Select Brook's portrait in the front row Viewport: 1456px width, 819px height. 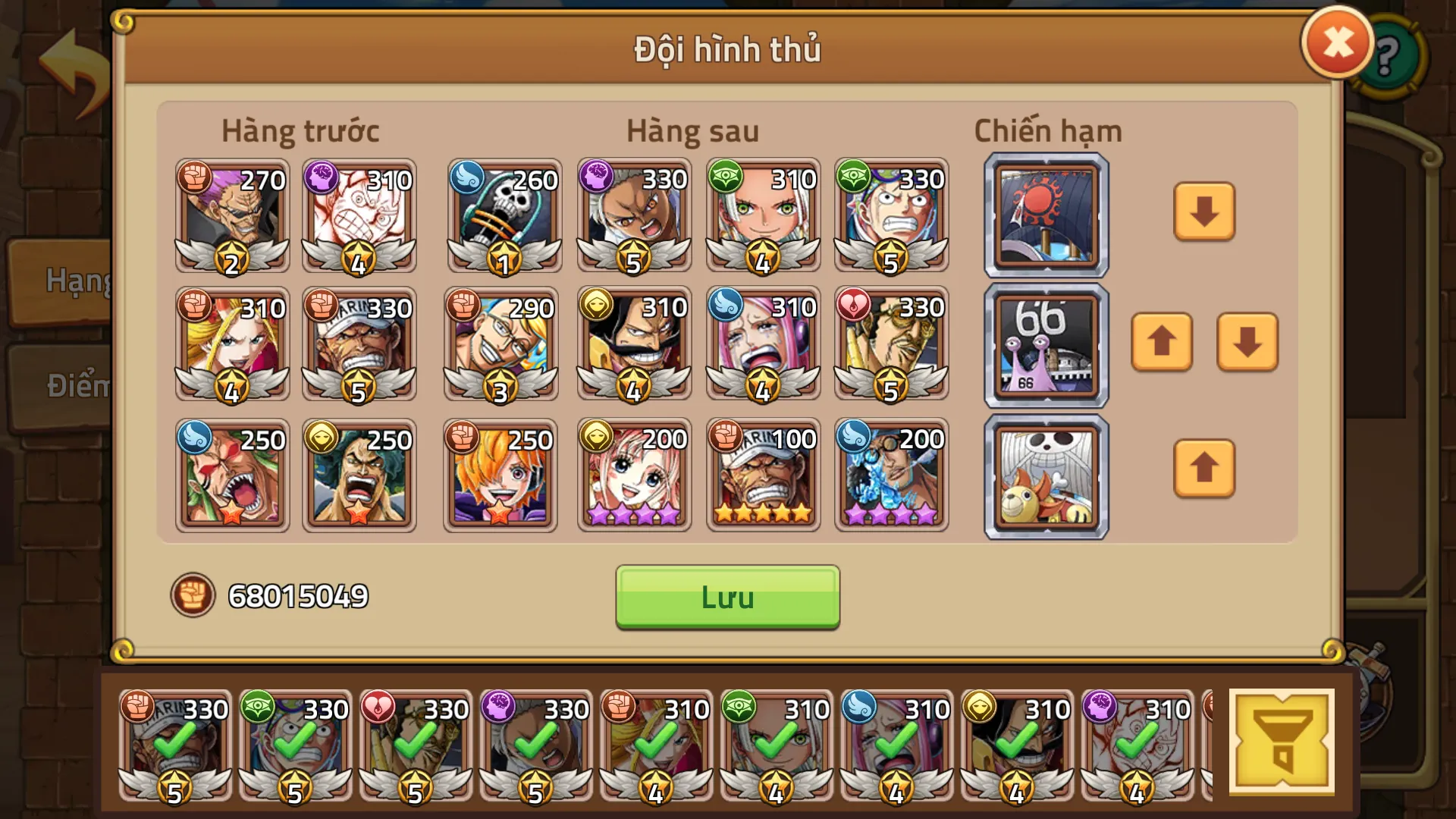[504, 216]
